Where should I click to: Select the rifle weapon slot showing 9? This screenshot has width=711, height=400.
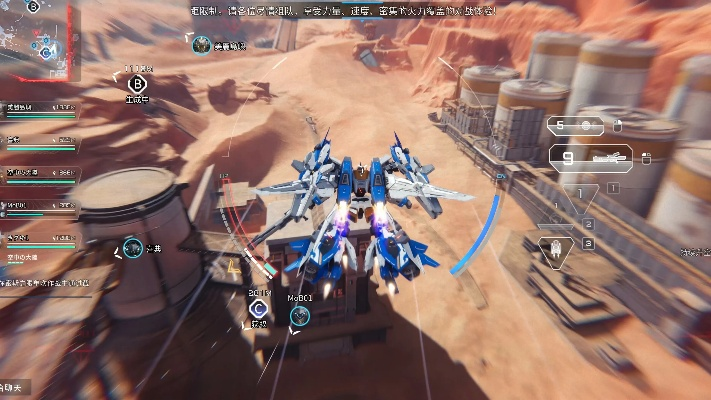coord(593,157)
